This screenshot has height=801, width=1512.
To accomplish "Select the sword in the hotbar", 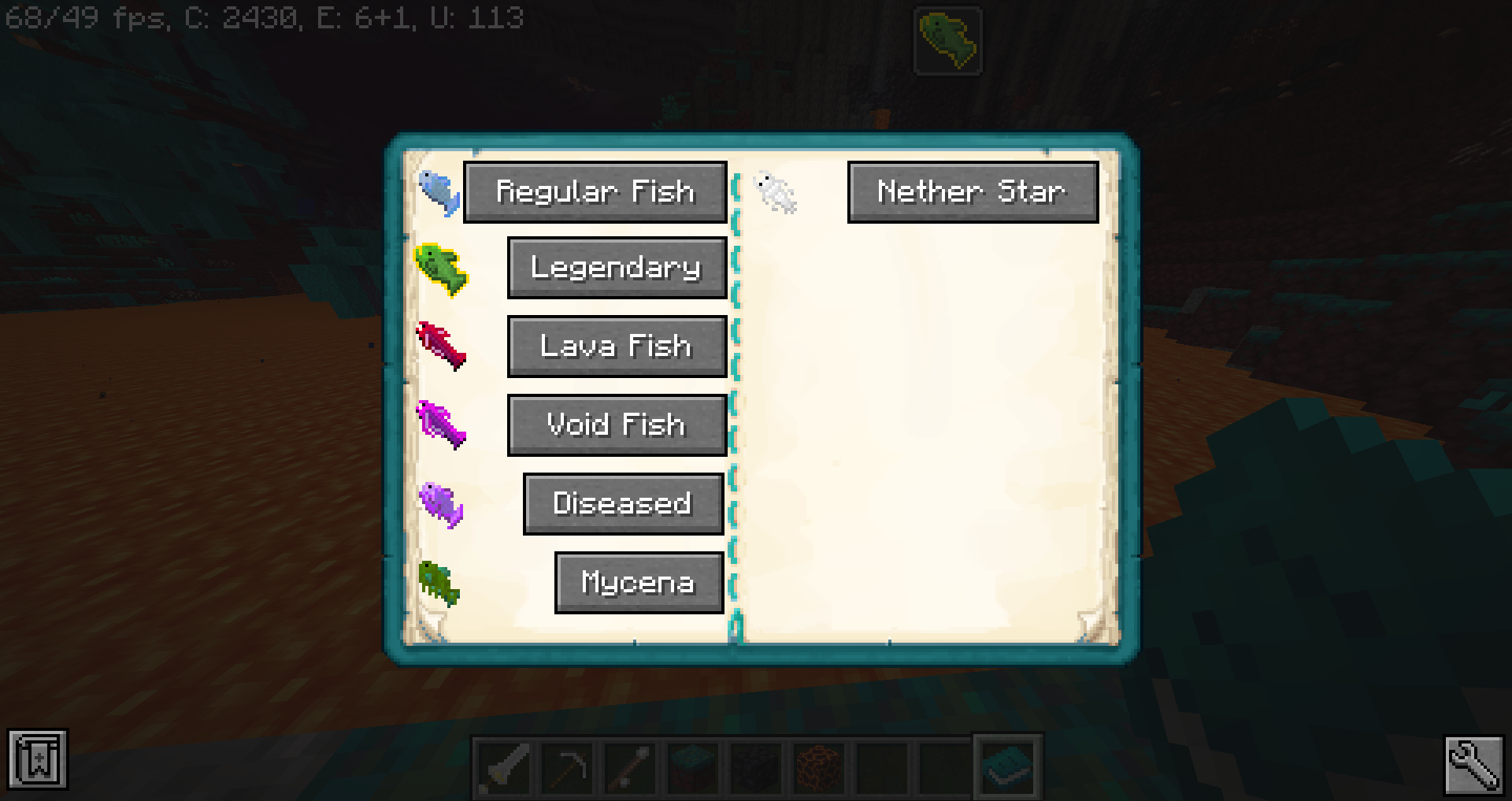I will 502,766.
